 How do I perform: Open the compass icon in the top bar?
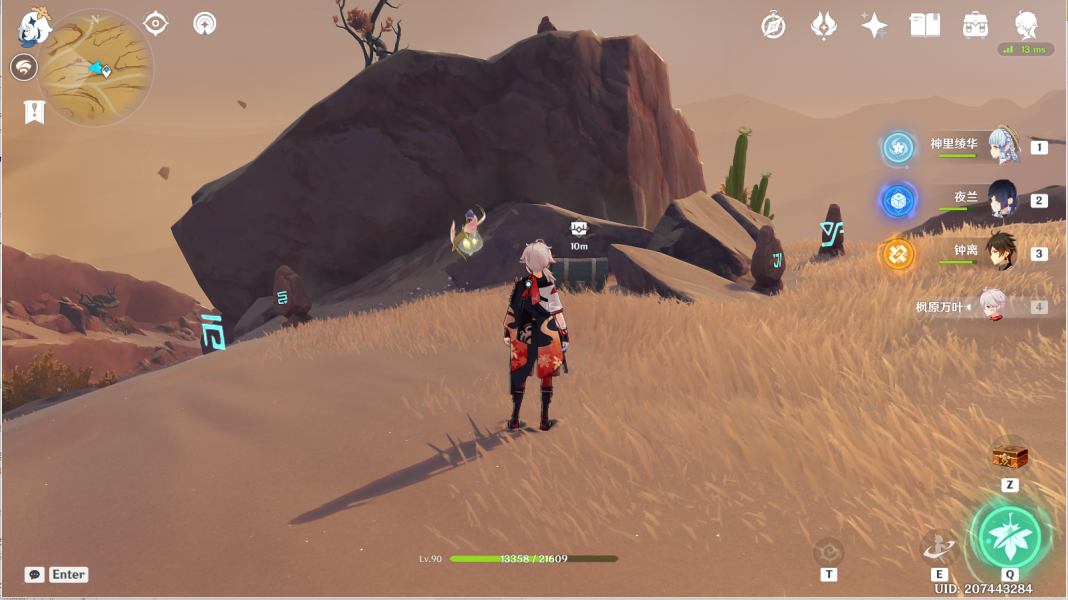[773, 26]
